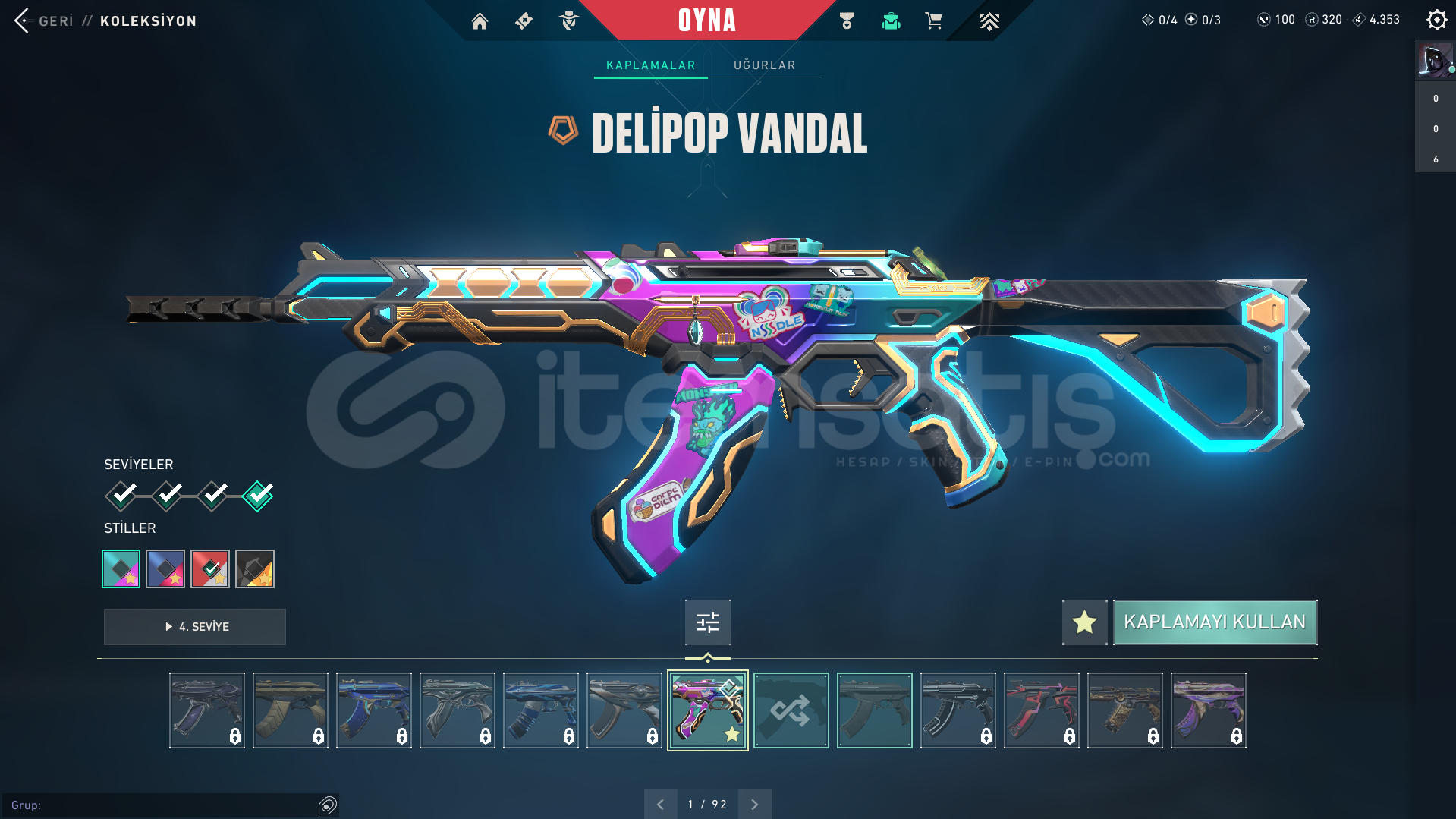Viewport: 1456px width, 819px height.
Task: Go back a page using the left chevron
Action: (x=660, y=803)
